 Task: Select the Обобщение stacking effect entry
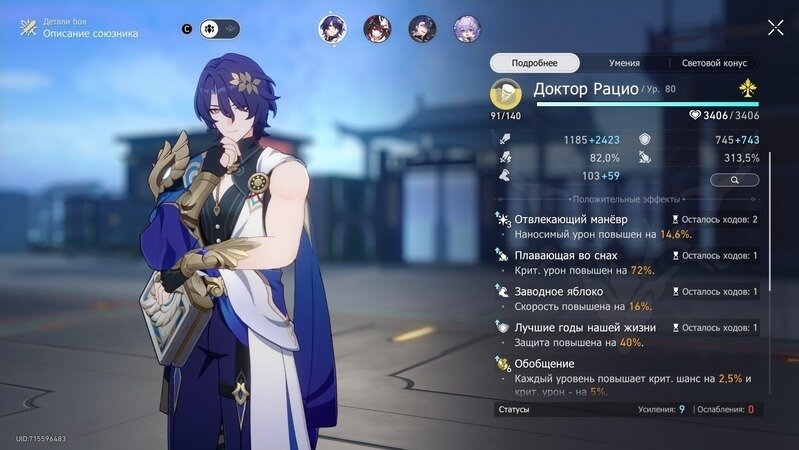click(x=625, y=371)
